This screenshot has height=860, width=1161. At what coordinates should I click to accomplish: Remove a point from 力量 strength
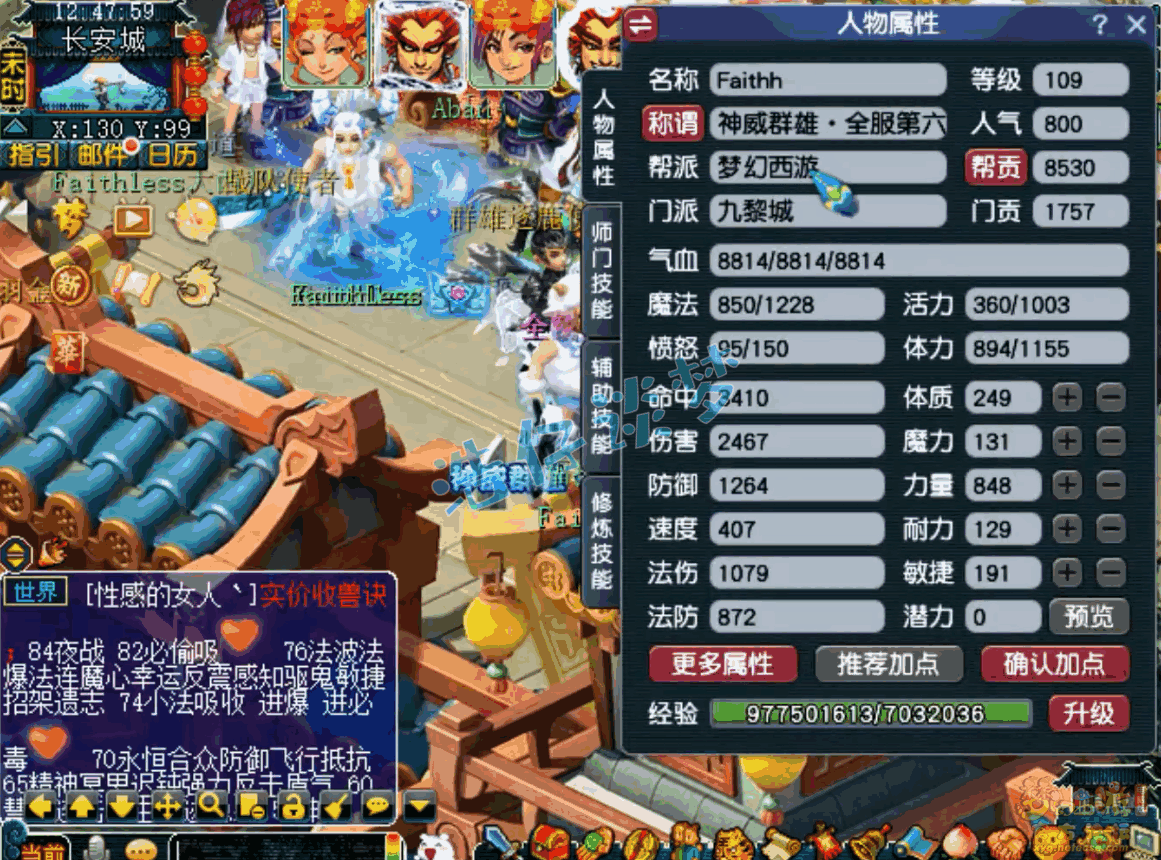1110,486
